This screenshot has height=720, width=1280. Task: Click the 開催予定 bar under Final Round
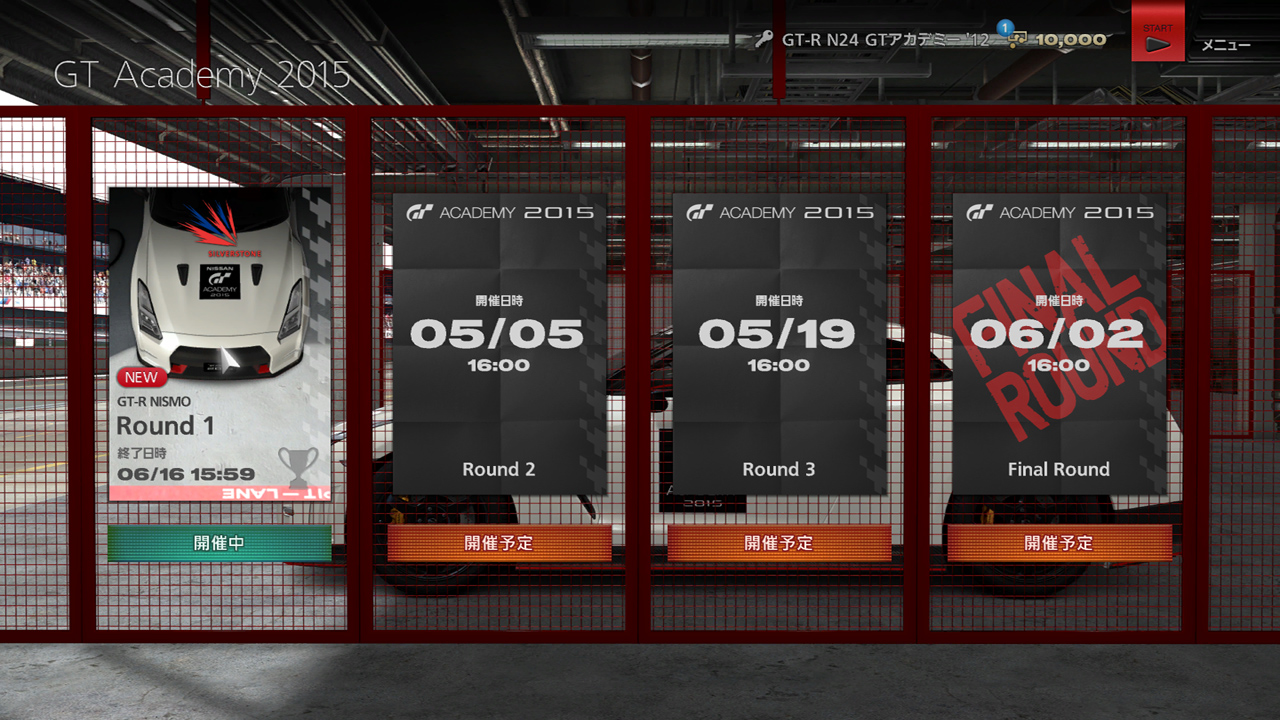tap(1059, 544)
